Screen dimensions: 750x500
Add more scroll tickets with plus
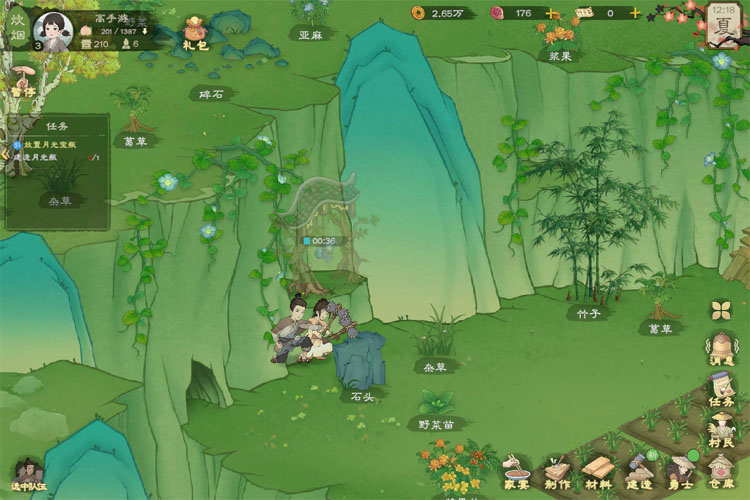tap(634, 13)
